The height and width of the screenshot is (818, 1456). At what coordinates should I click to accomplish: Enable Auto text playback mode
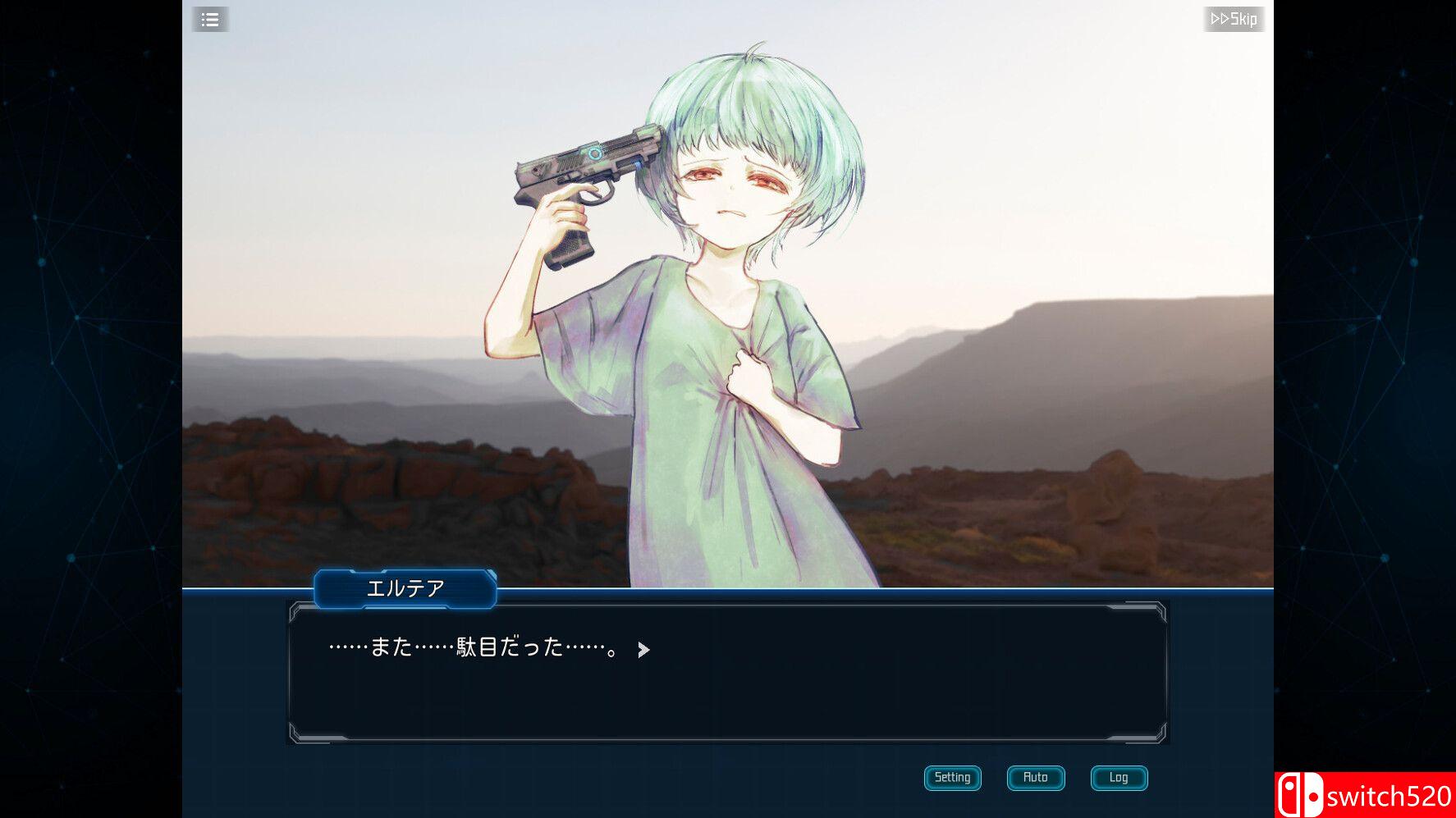point(1035,778)
